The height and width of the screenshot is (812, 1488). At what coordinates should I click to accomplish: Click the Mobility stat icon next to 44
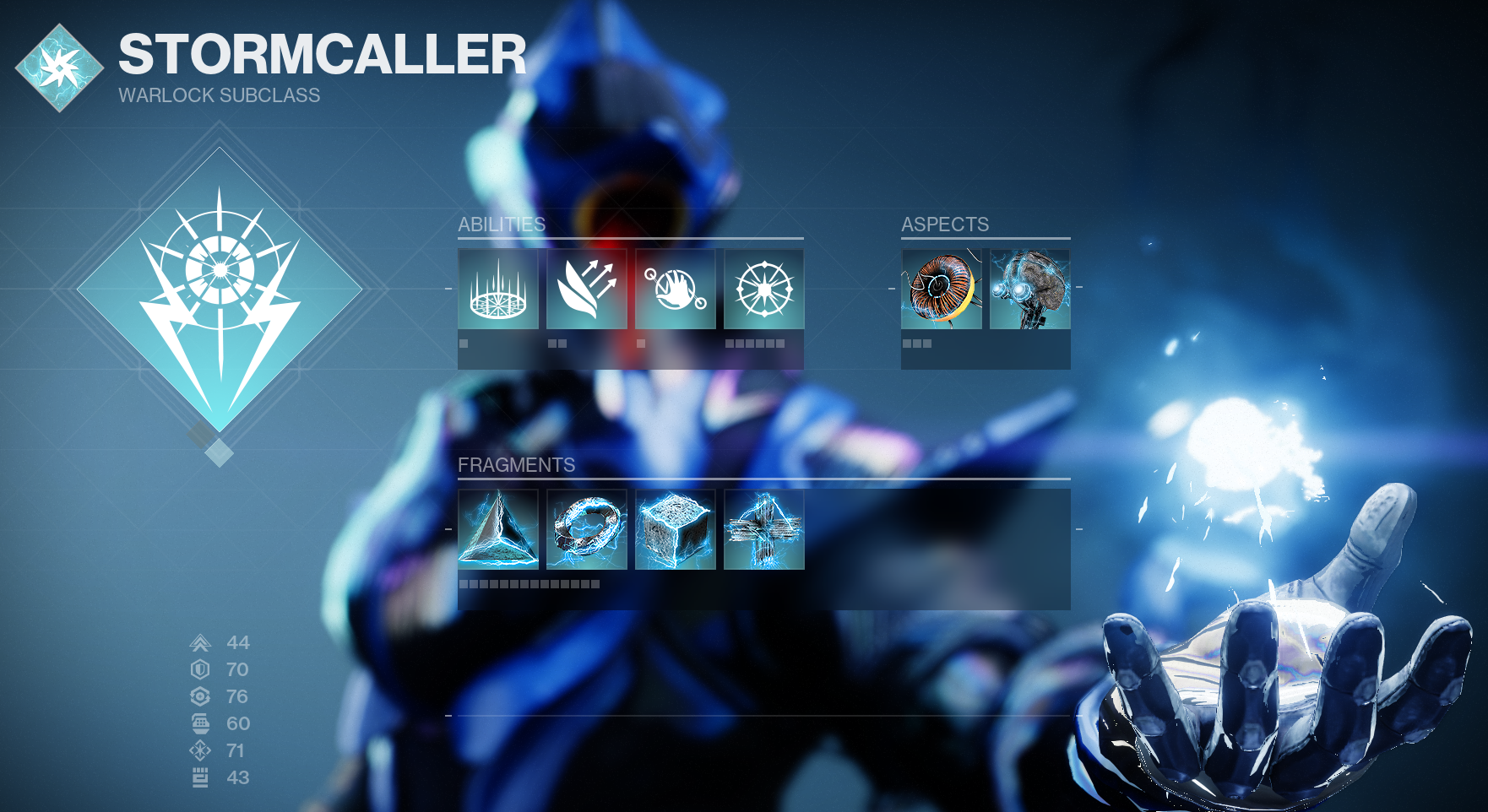[201, 643]
